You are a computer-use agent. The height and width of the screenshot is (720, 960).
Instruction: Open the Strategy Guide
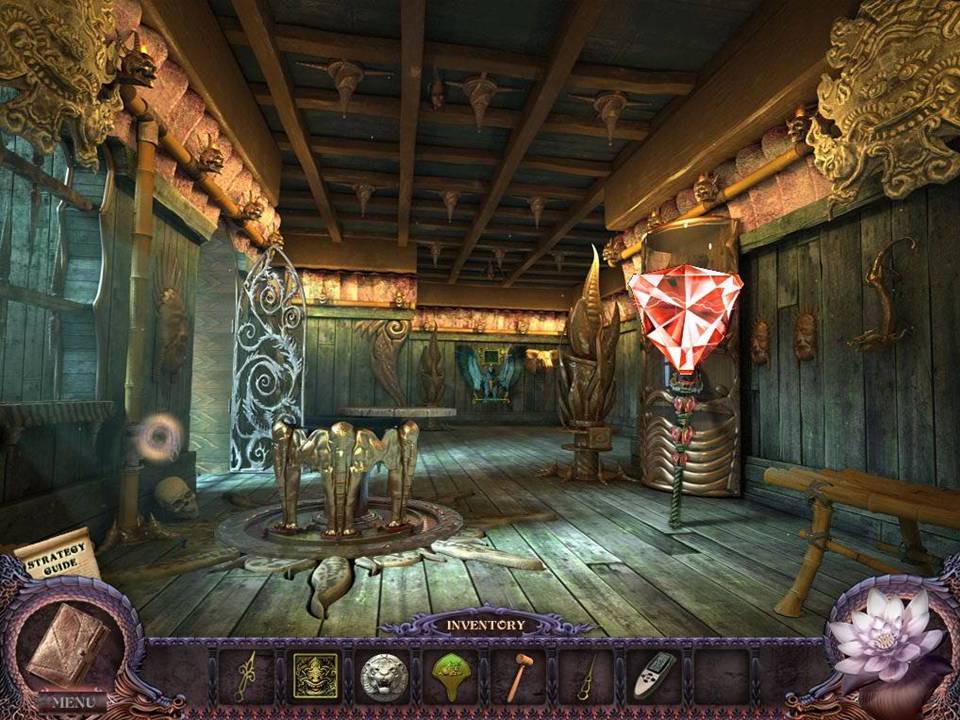point(56,558)
